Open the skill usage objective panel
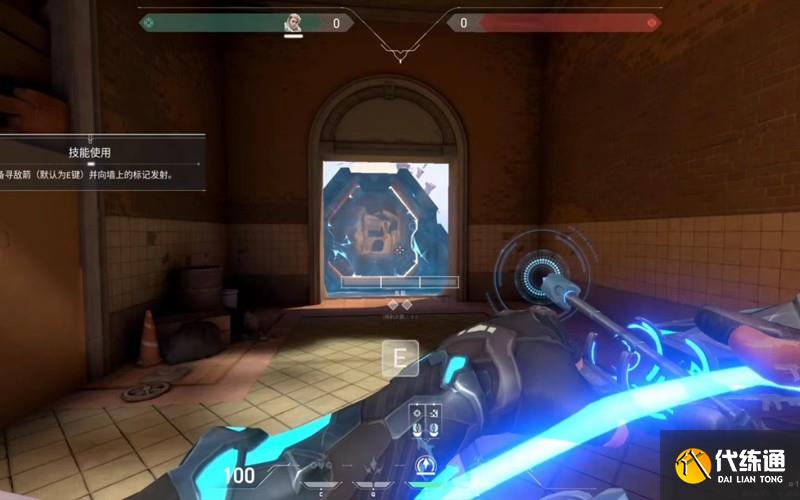 [100, 162]
